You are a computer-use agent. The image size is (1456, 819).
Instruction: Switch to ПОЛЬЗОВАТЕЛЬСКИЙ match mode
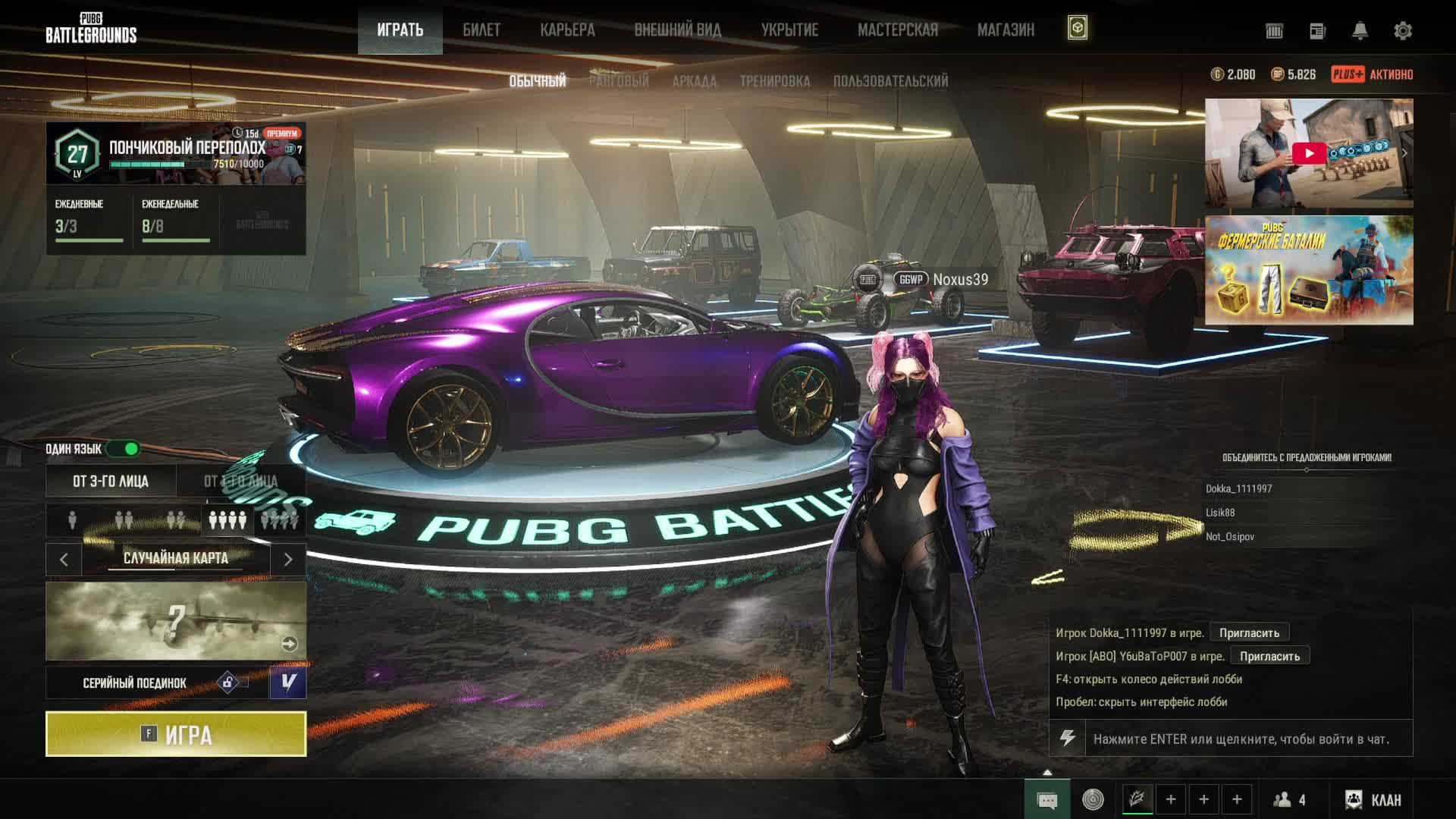coord(890,81)
